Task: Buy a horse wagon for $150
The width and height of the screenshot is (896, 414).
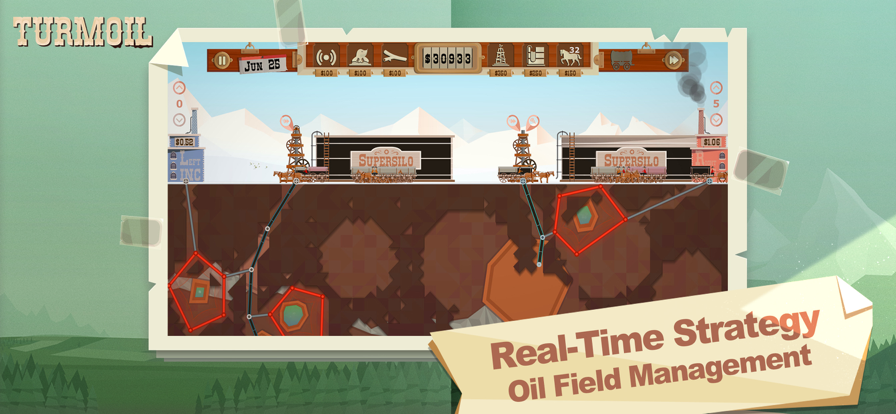Action: coord(571,57)
